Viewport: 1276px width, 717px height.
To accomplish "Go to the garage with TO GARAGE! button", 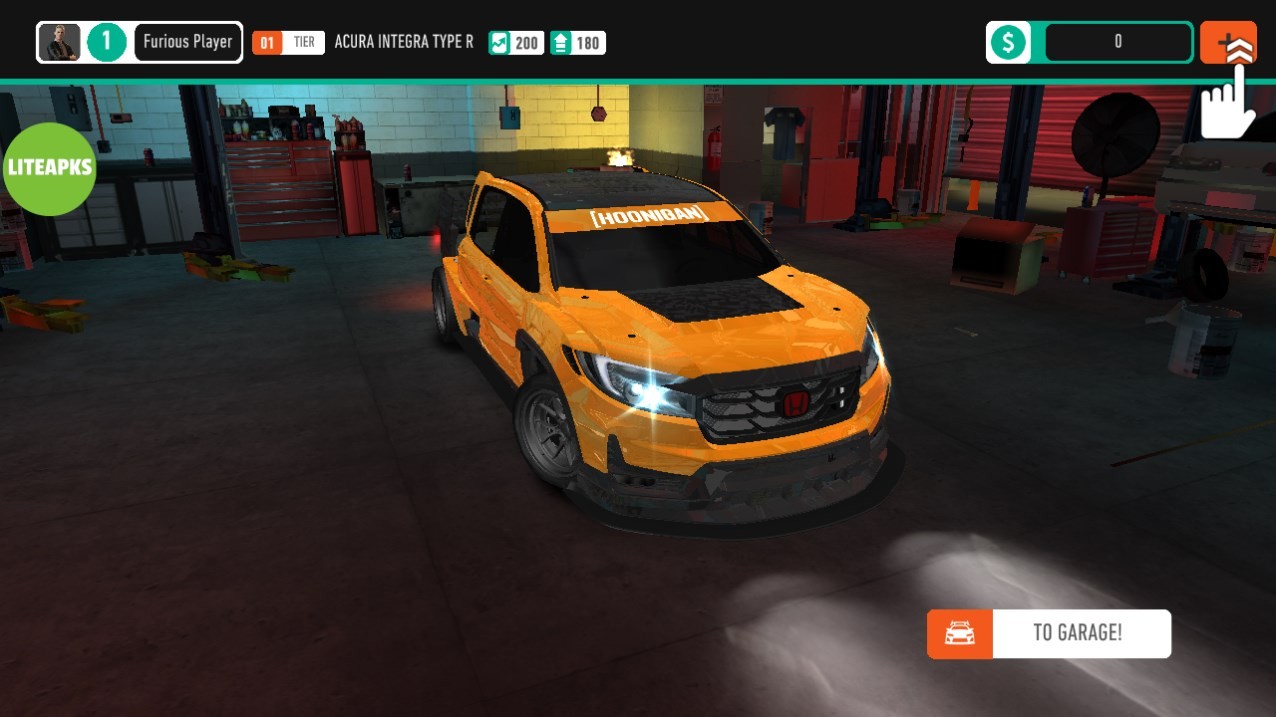I will [1049, 633].
